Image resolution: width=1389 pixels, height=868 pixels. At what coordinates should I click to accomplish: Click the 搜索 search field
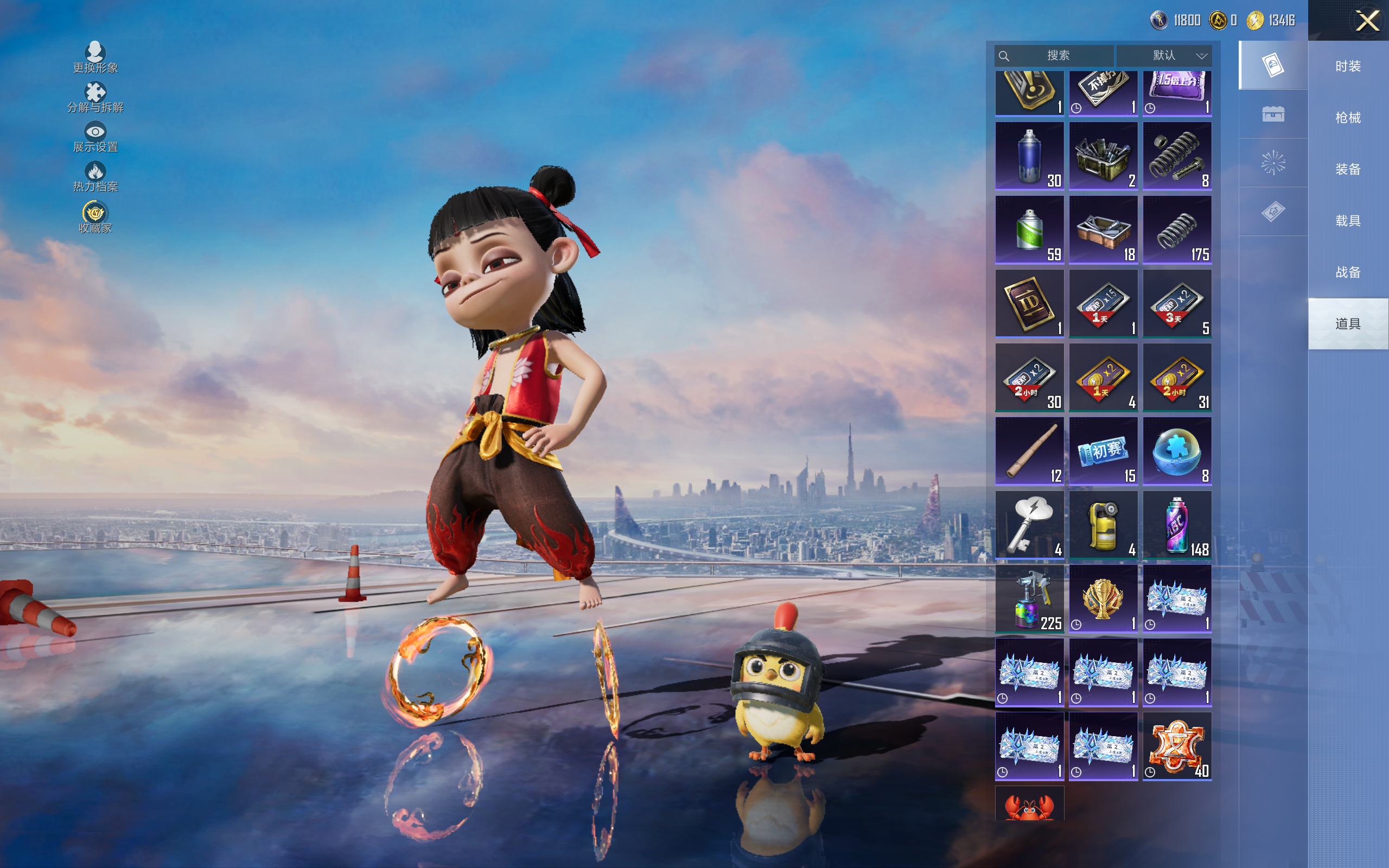tap(1057, 56)
